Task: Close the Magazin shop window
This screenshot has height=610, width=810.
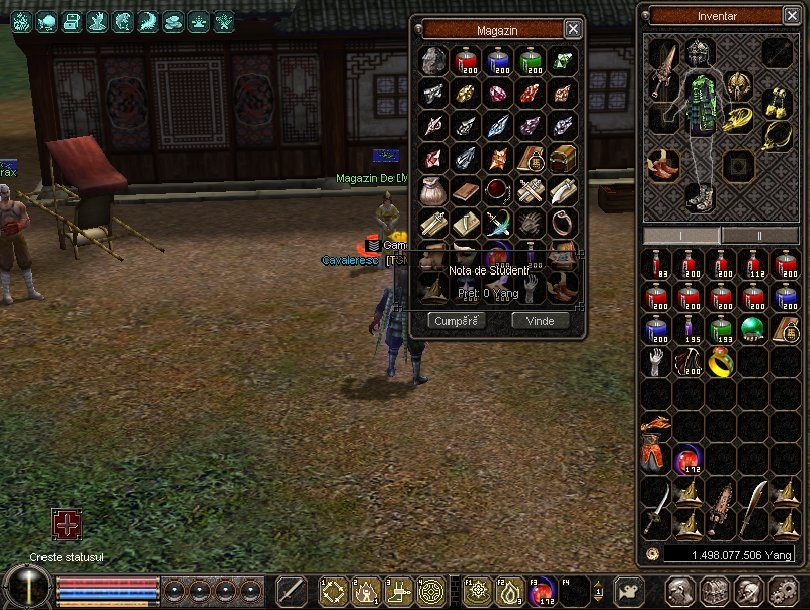Action: tap(573, 29)
